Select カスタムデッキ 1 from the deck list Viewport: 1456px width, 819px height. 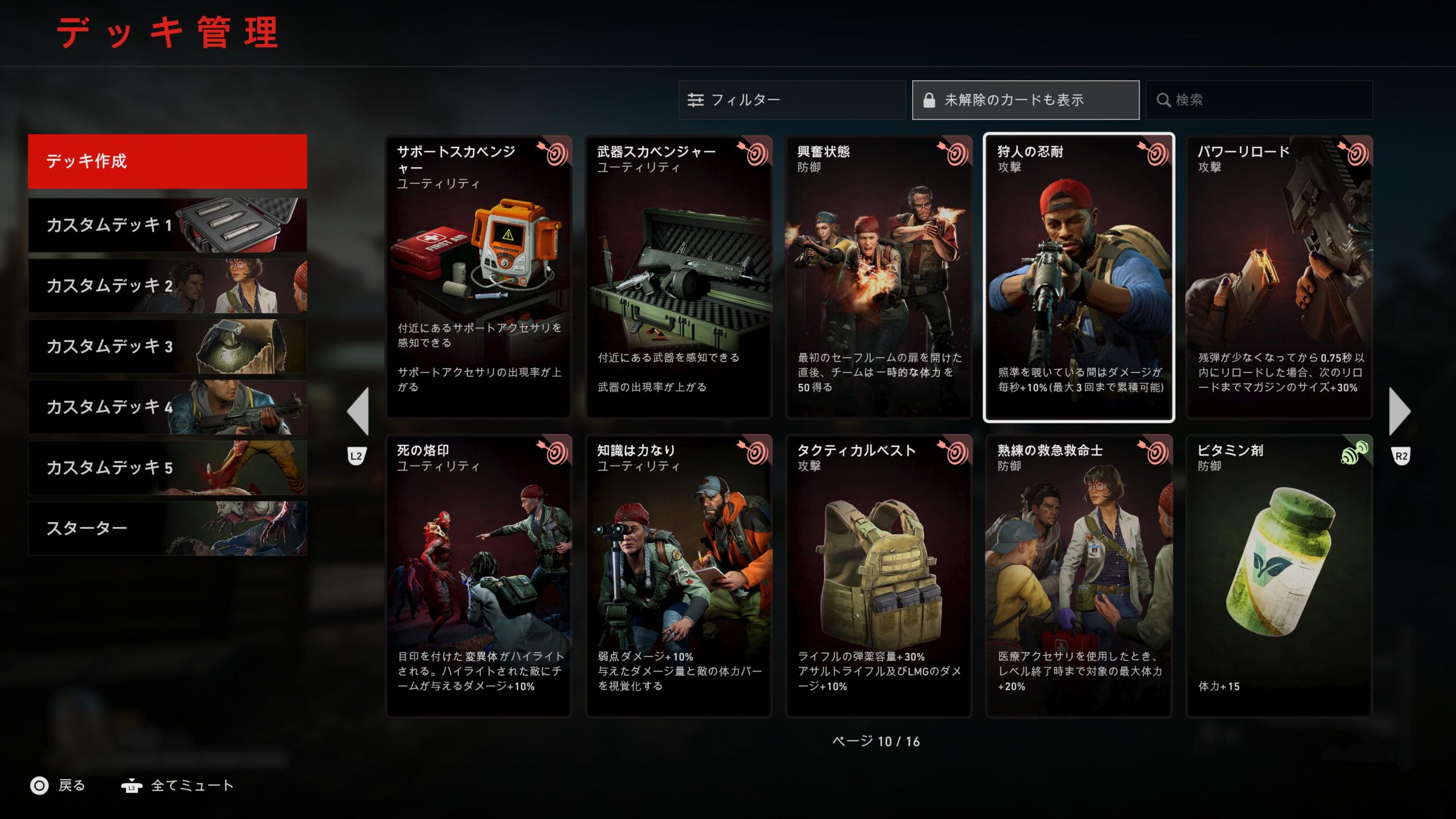tap(167, 225)
